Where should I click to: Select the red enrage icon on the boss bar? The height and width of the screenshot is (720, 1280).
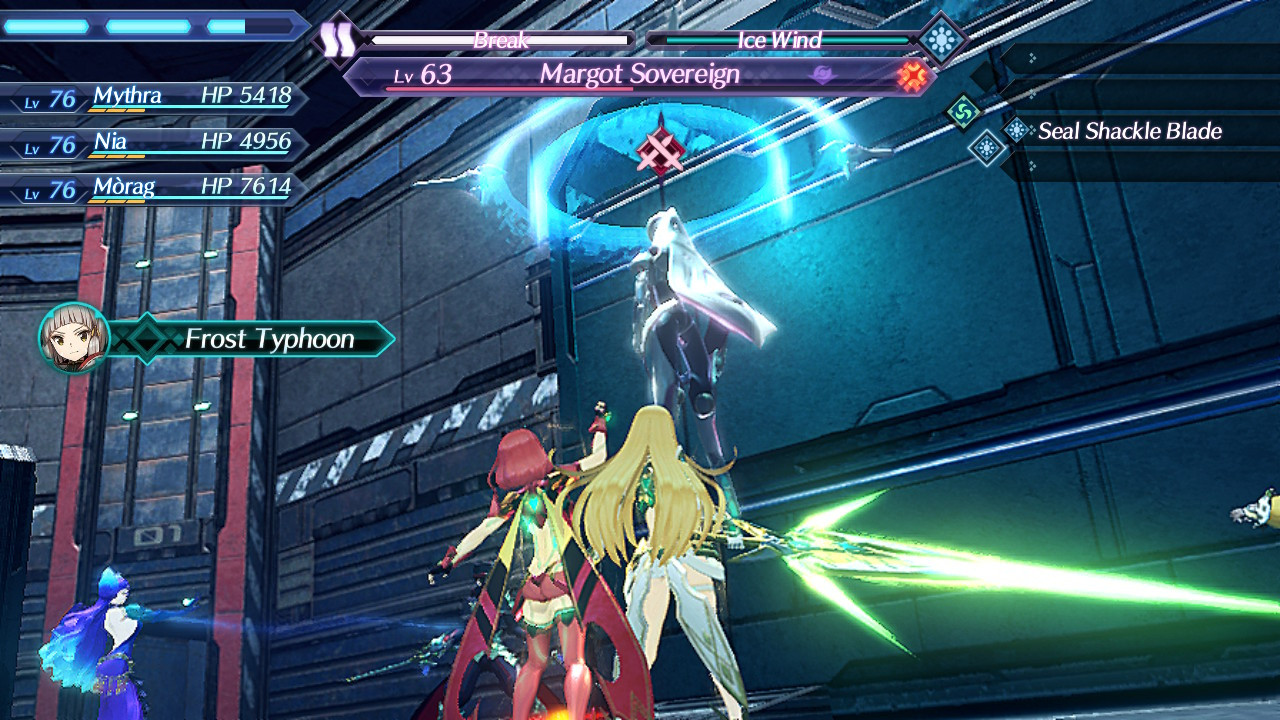pyautogui.click(x=913, y=75)
